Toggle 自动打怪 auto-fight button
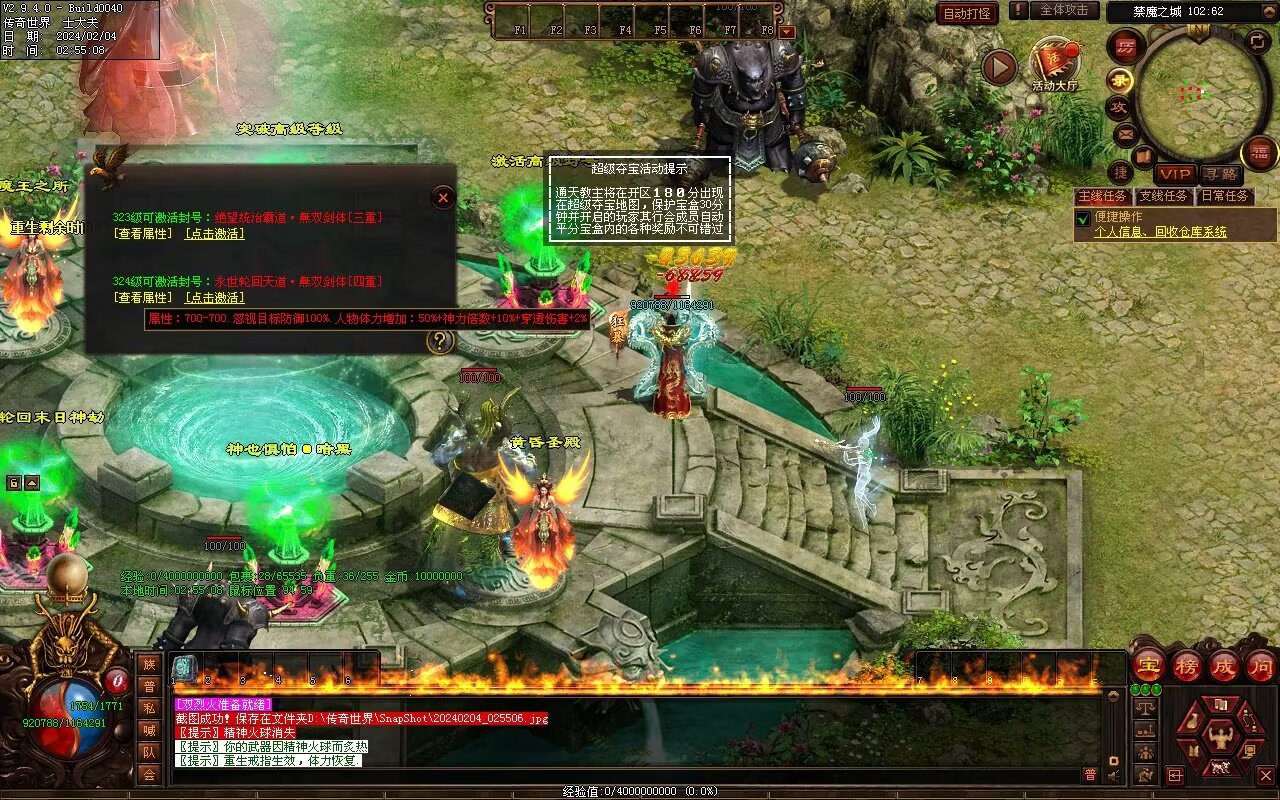Image resolution: width=1280 pixels, height=800 pixels. point(967,13)
